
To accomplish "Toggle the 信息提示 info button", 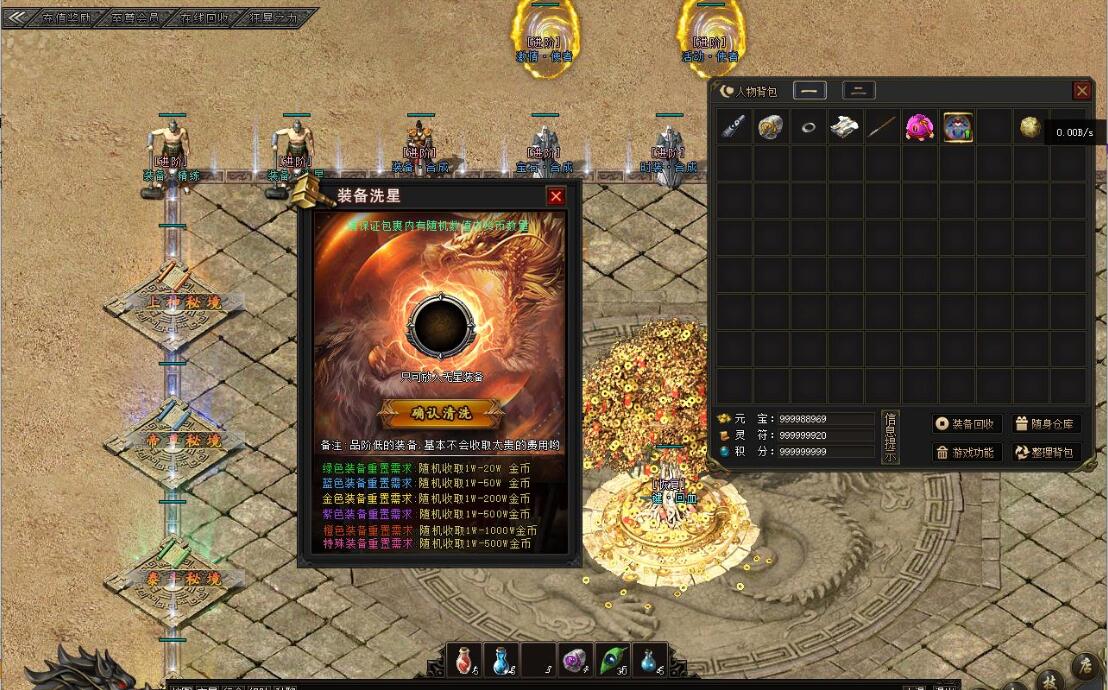I will coord(890,437).
